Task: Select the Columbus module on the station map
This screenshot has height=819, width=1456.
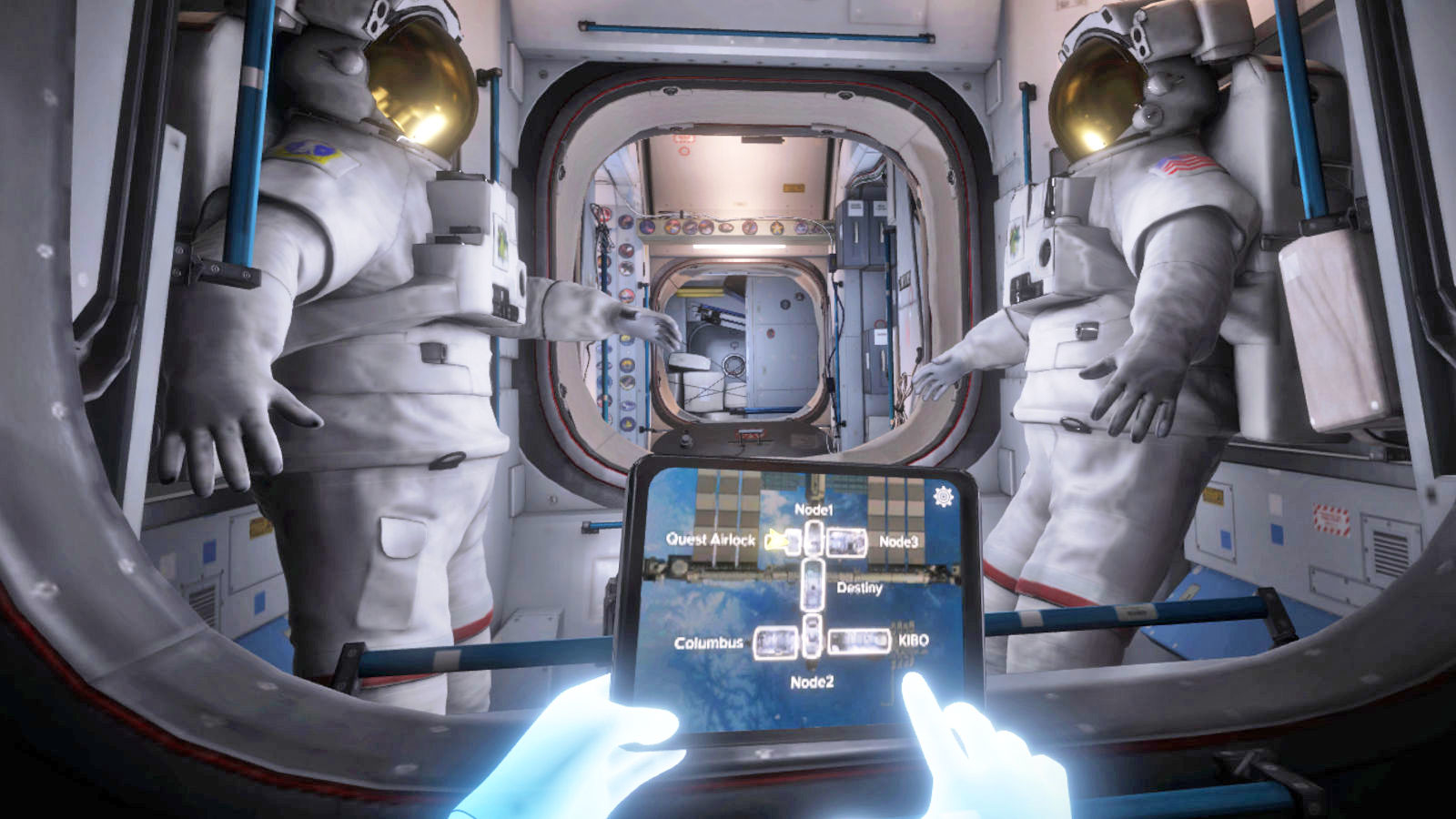Action: coord(775,642)
